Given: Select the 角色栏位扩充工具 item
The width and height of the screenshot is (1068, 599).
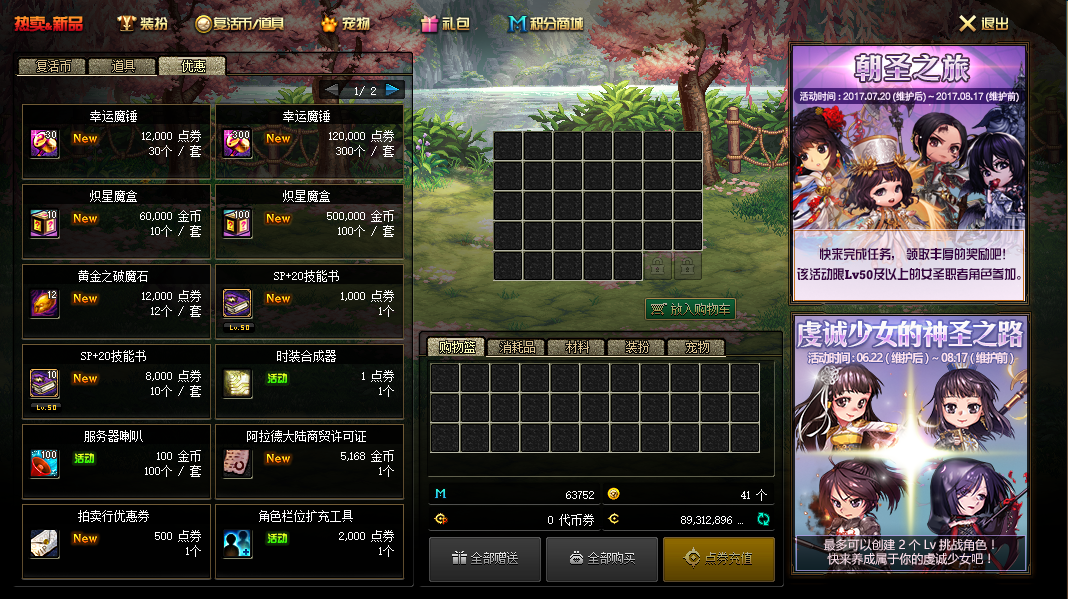Looking at the screenshot, I should (309, 539).
